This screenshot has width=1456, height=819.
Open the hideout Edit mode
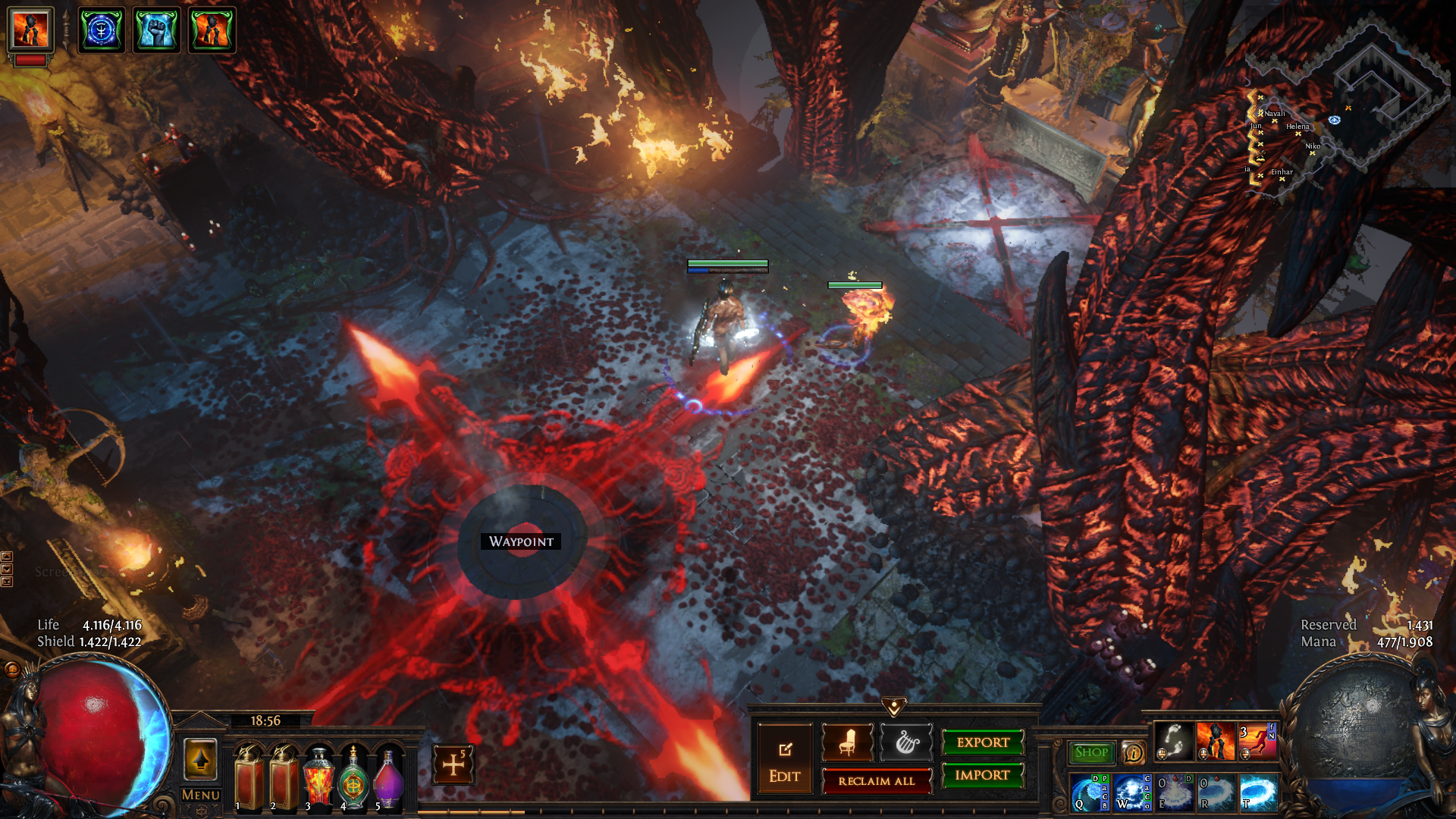[x=784, y=758]
